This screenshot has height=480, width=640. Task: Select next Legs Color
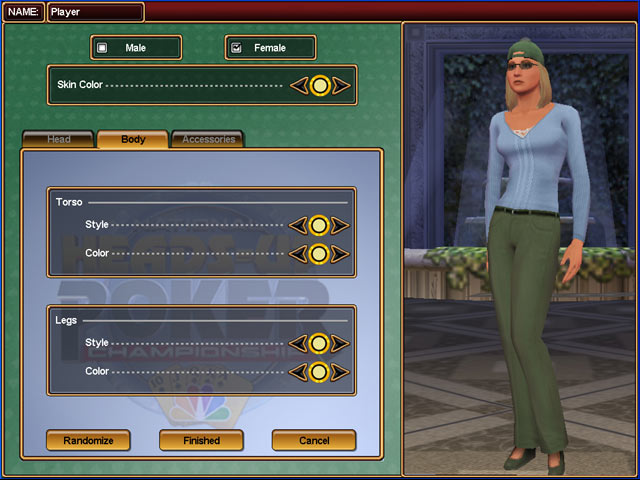pyautogui.click(x=341, y=372)
